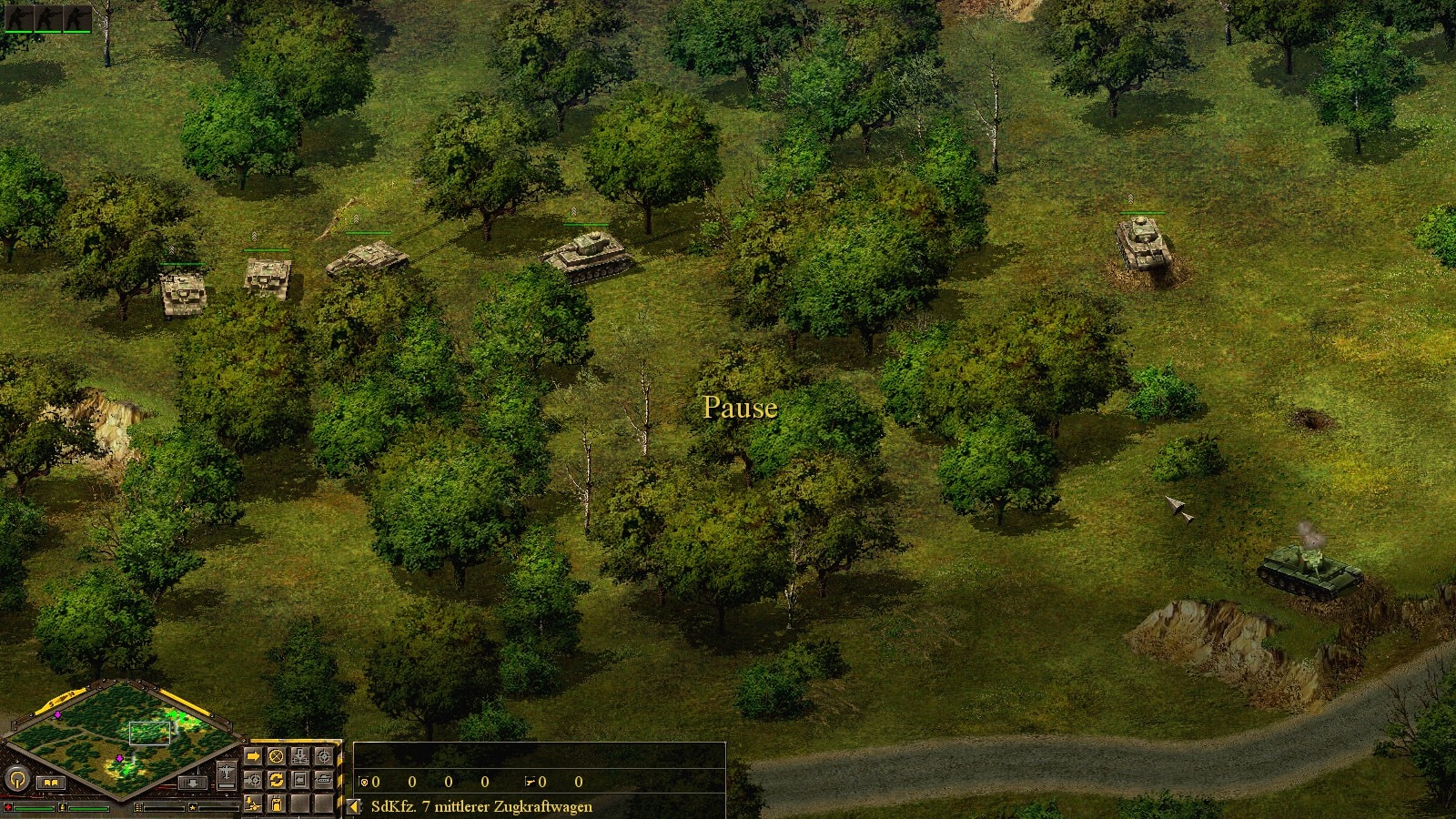Click the down-arrow over bar command icon

pos(300,756)
